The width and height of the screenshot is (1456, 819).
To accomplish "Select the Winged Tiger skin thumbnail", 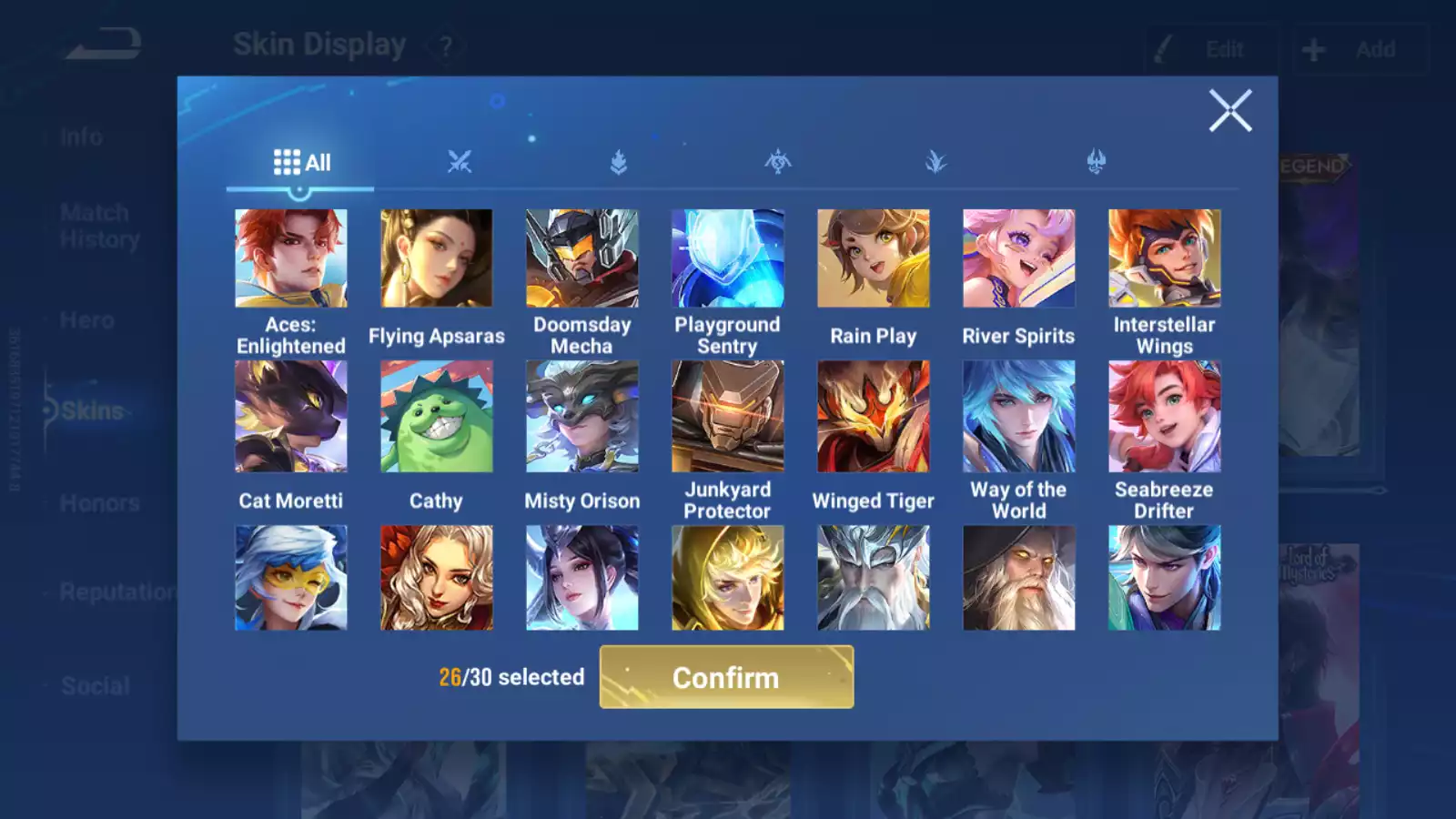I will click(873, 416).
